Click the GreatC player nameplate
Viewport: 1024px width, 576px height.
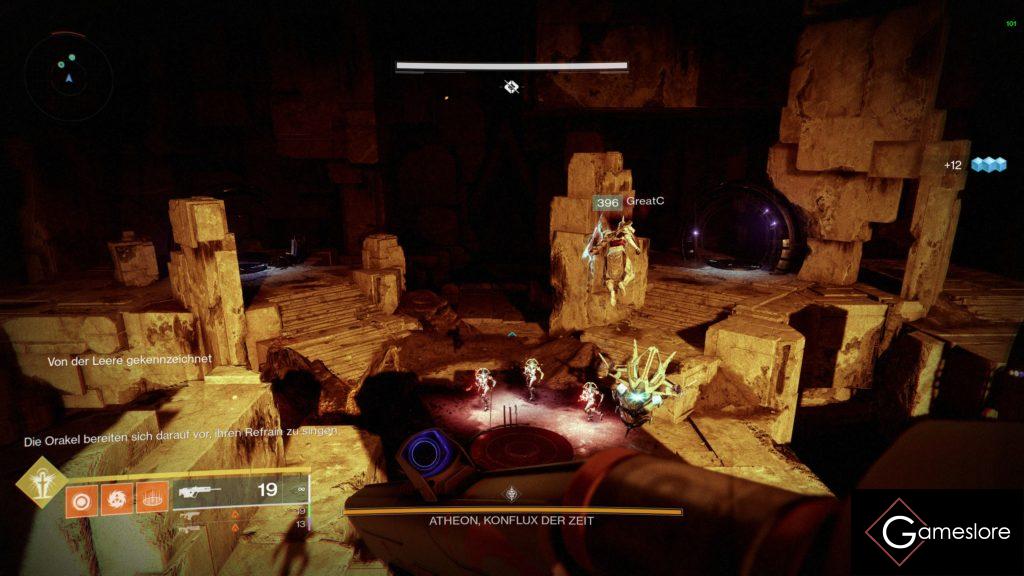629,202
